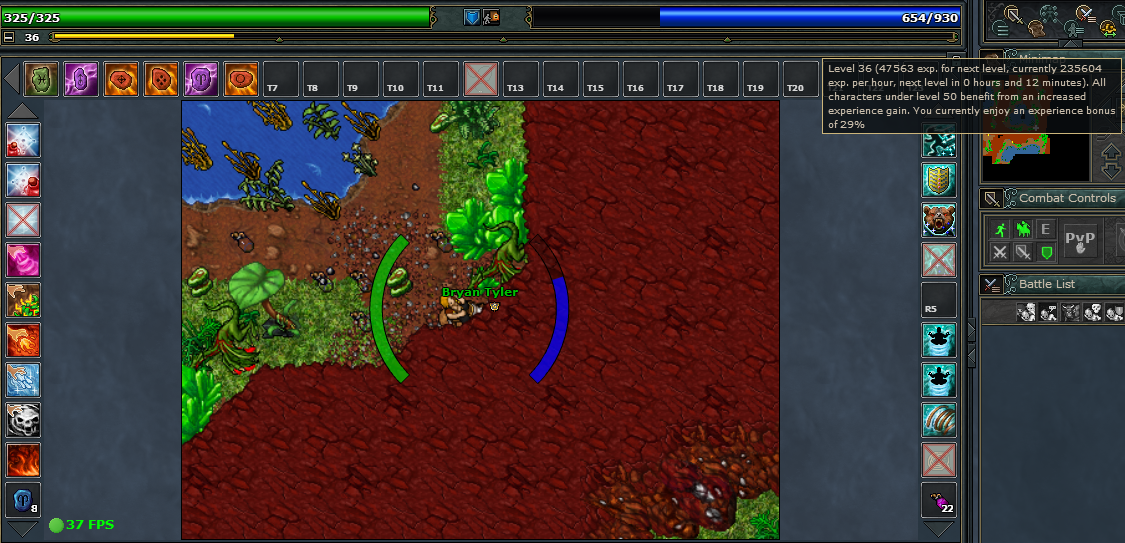Use the potion slot showing 22
The width and height of the screenshot is (1125, 543).
tap(939, 500)
